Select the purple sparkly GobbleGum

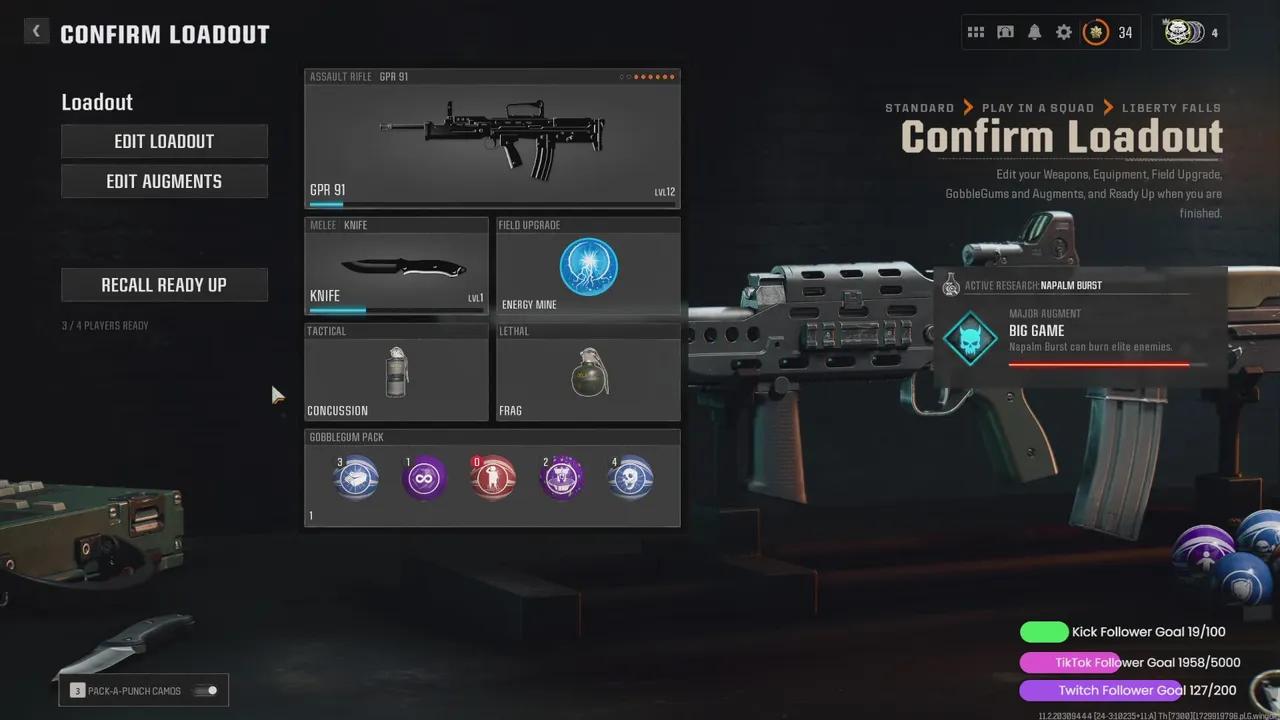click(x=562, y=478)
